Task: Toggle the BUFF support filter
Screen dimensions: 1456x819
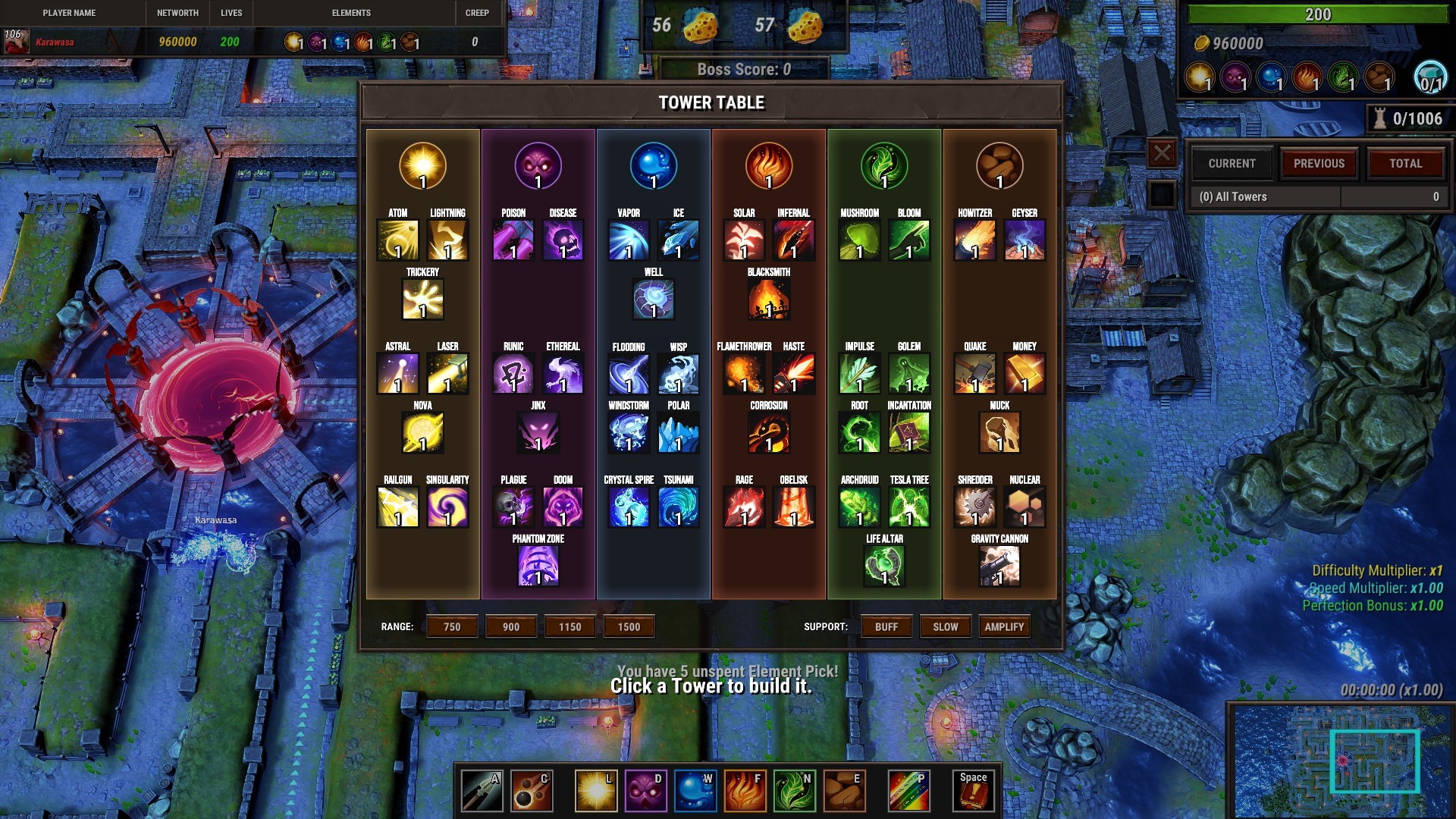Action: tap(886, 626)
